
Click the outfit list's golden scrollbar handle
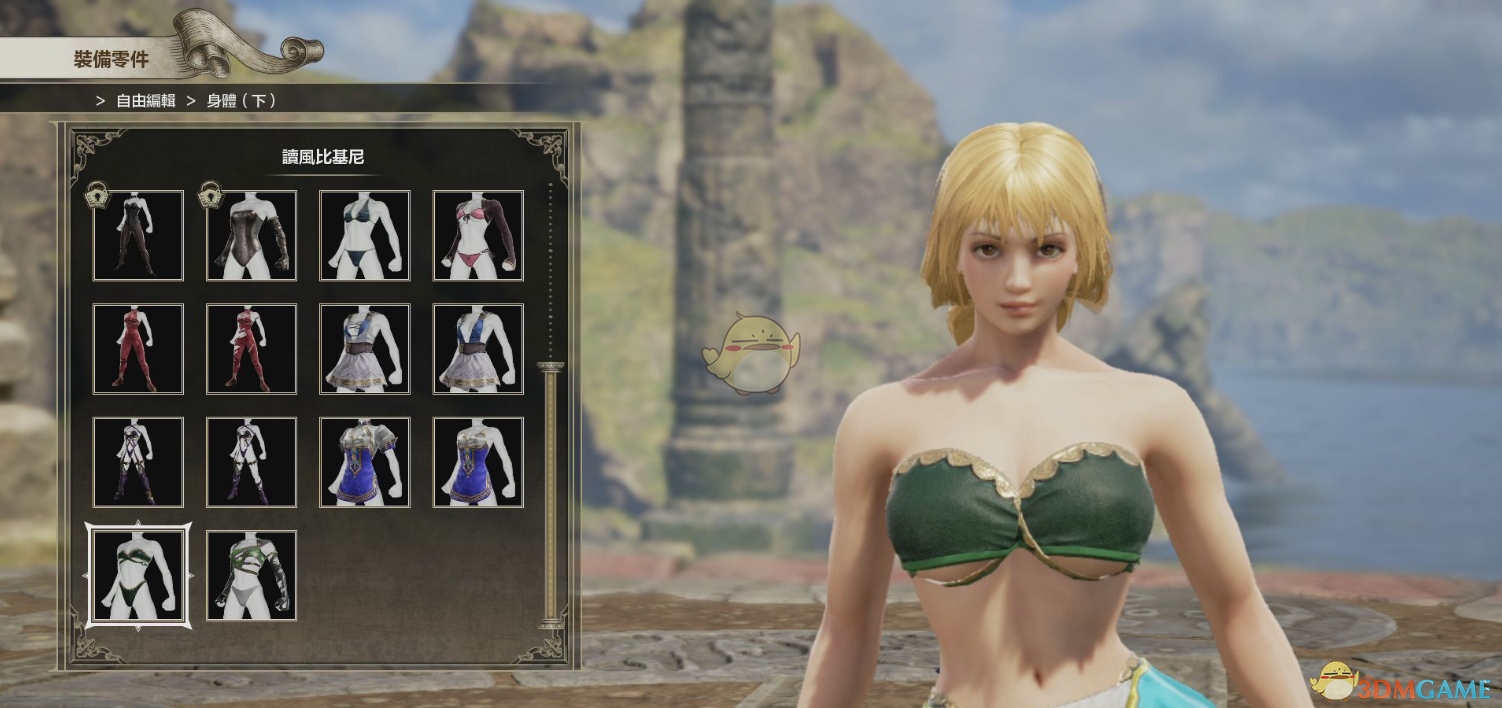pos(550,494)
